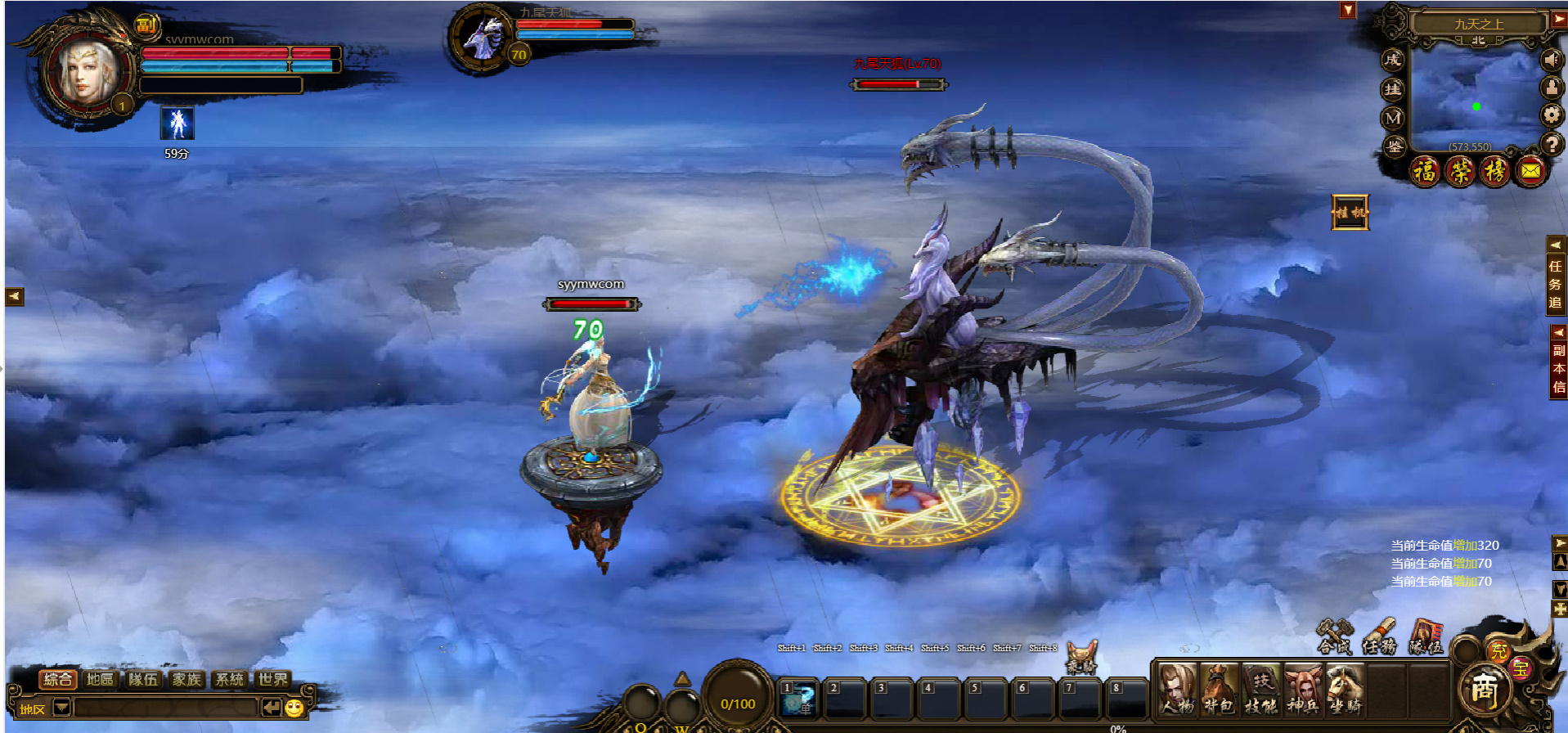Switch to the 隊伍 chat tab
This screenshot has height=733, width=1568.
[x=143, y=679]
